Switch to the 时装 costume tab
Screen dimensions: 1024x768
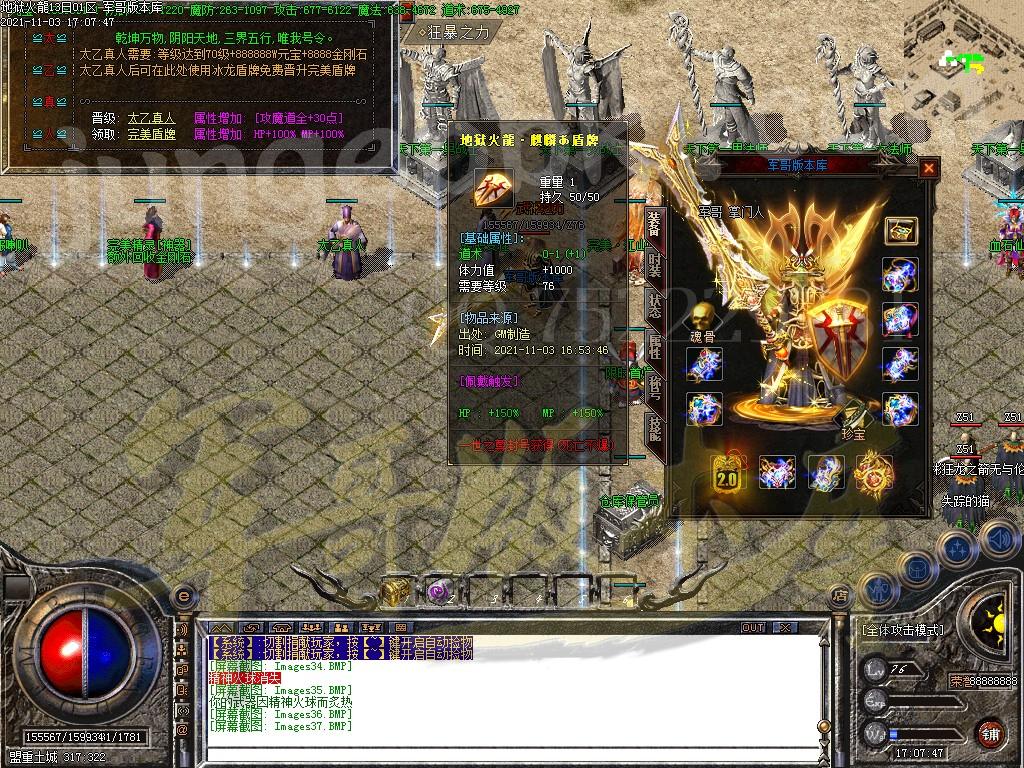coord(654,265)
